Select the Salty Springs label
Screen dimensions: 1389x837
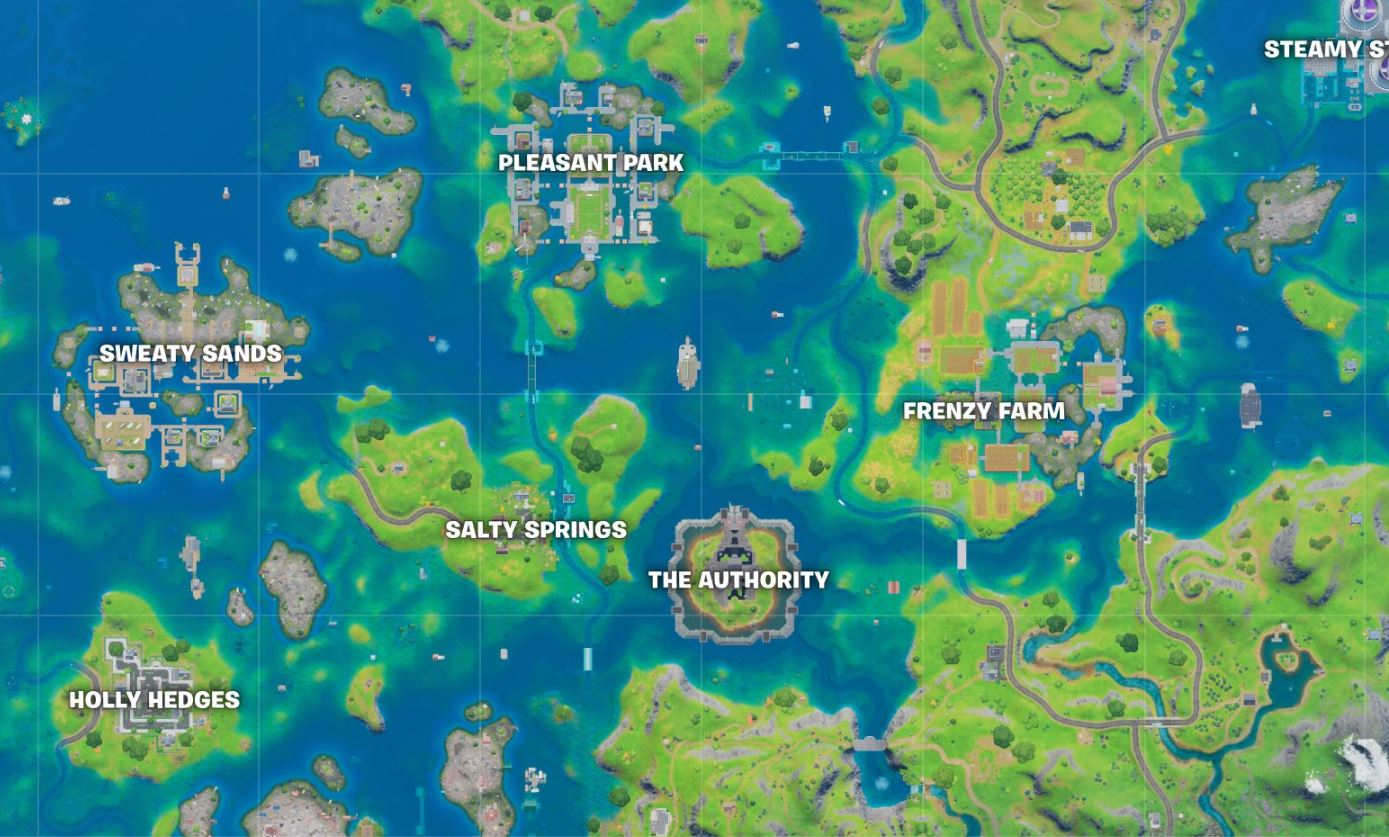coord(536,529)
